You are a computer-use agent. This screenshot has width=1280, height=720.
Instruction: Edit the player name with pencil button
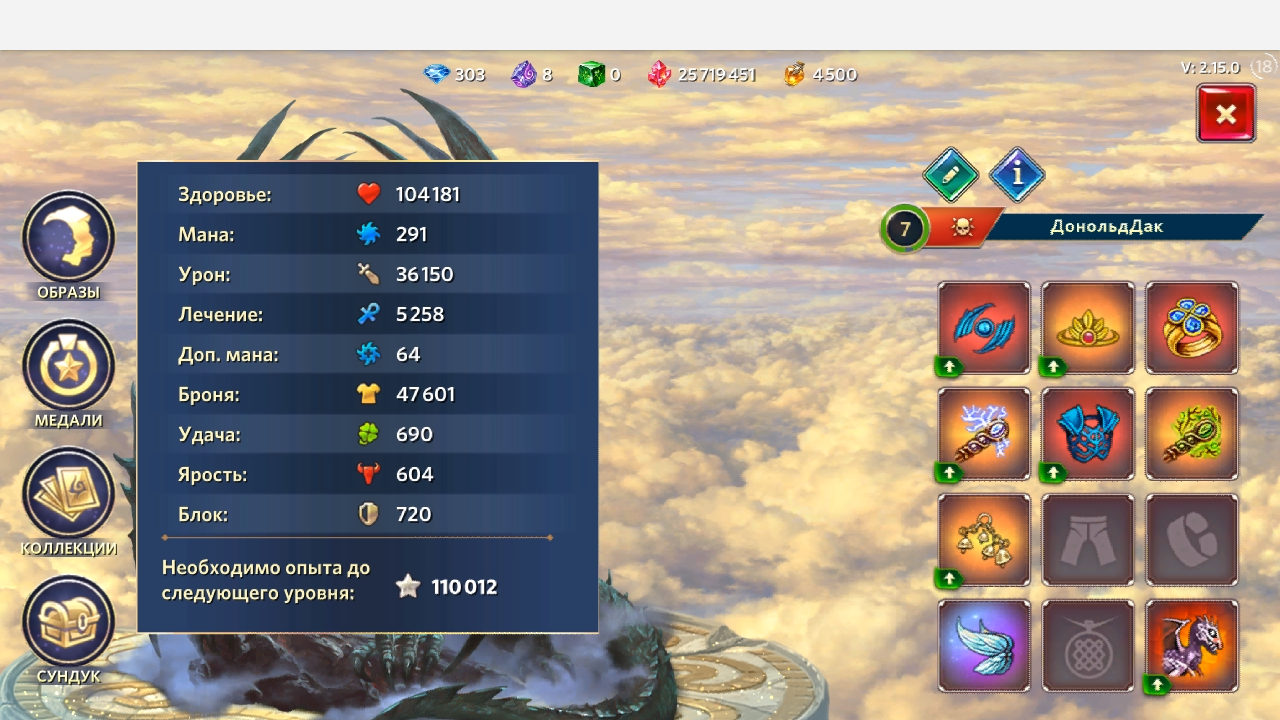[x=950, y=175]
